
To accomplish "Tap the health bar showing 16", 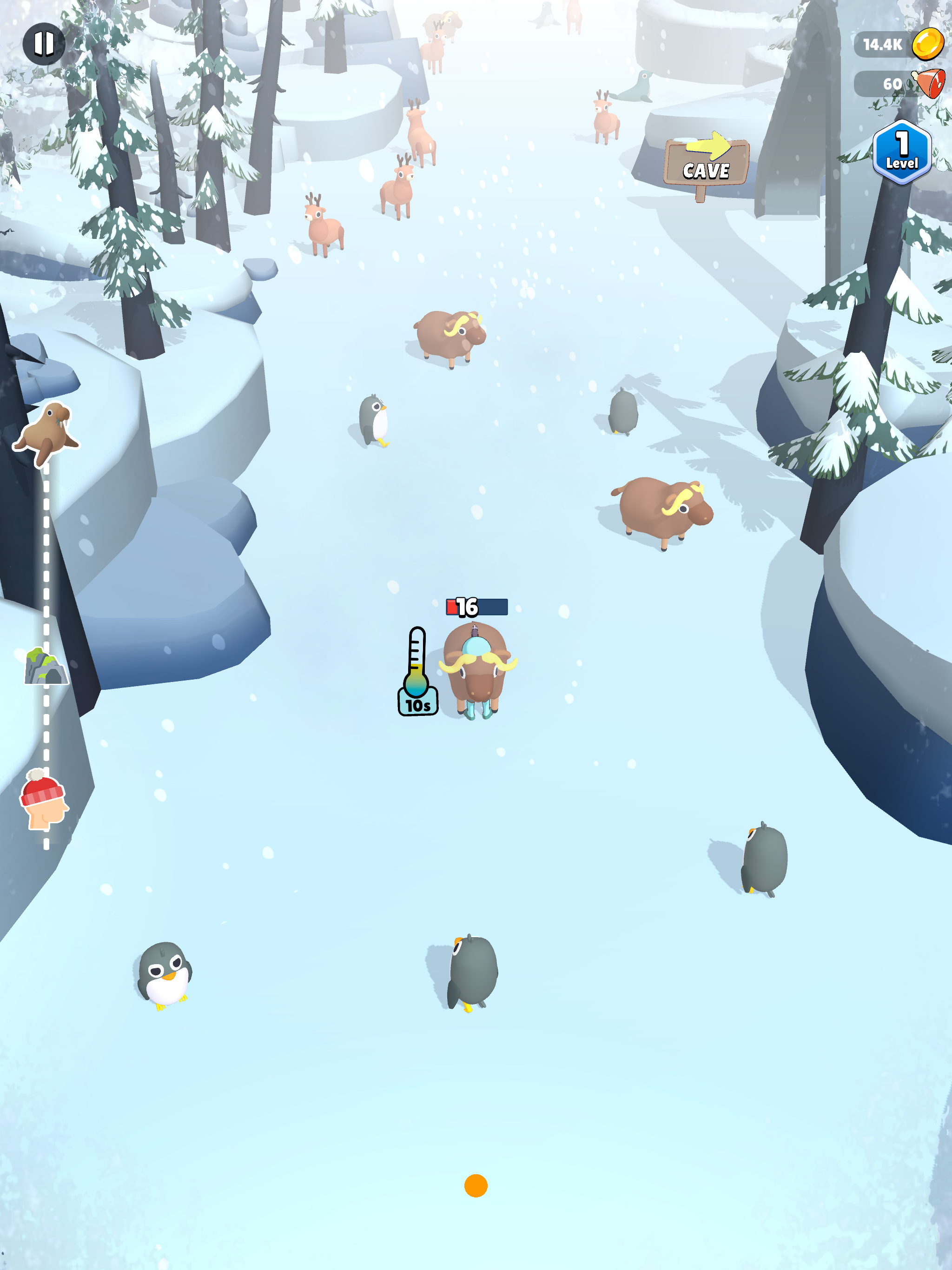I will pos(477,606).
